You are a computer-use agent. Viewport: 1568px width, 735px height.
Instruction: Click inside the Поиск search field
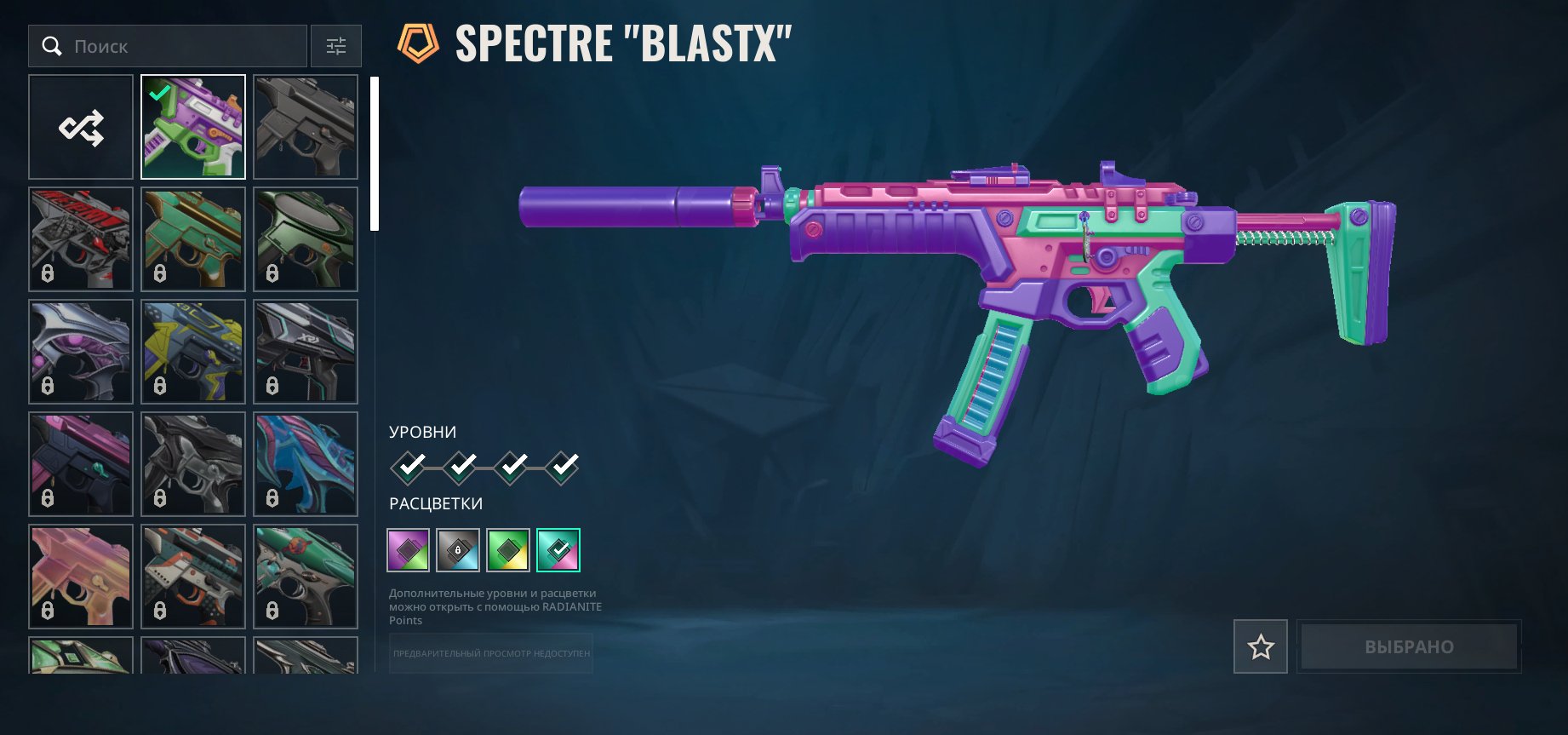[x=170, y=46]
